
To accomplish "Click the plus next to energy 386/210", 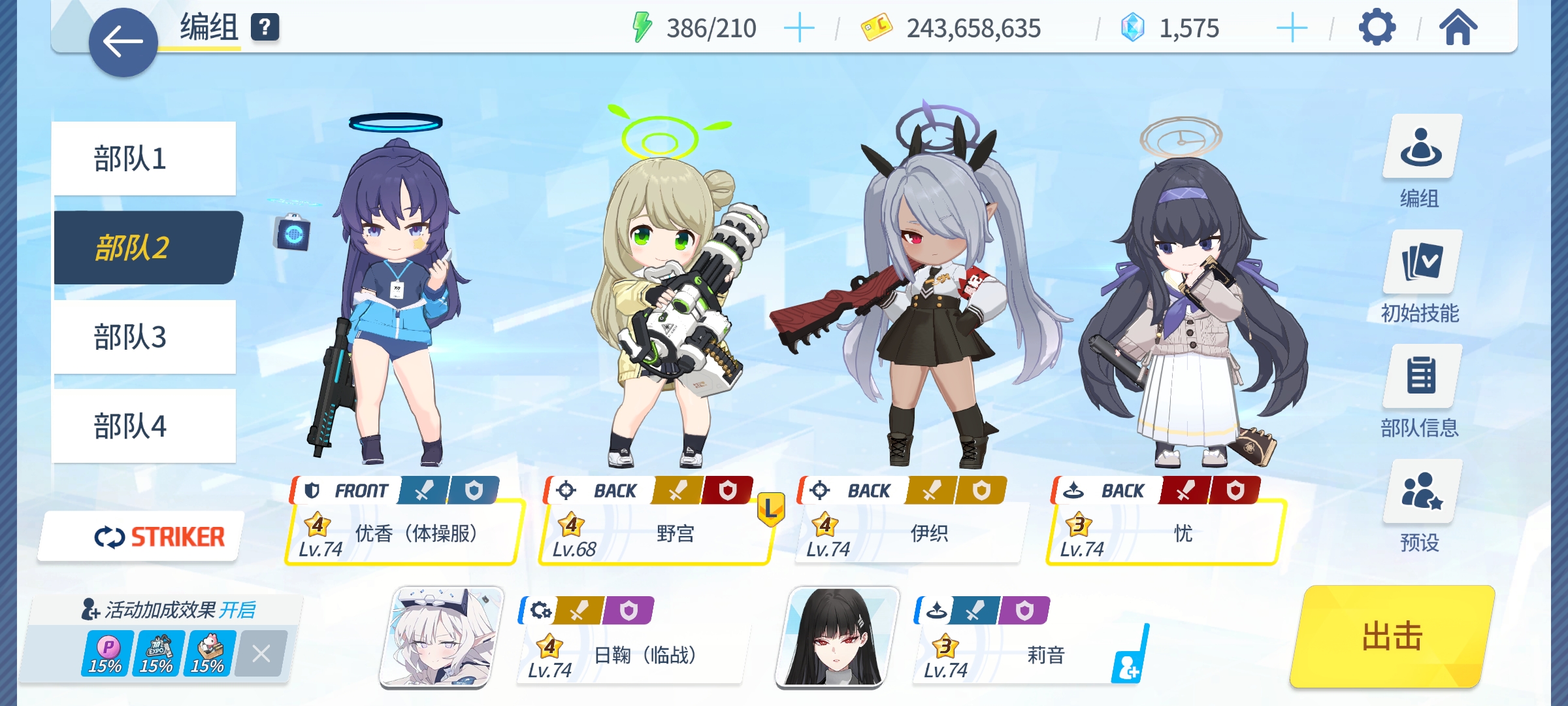I will (798, 28).
